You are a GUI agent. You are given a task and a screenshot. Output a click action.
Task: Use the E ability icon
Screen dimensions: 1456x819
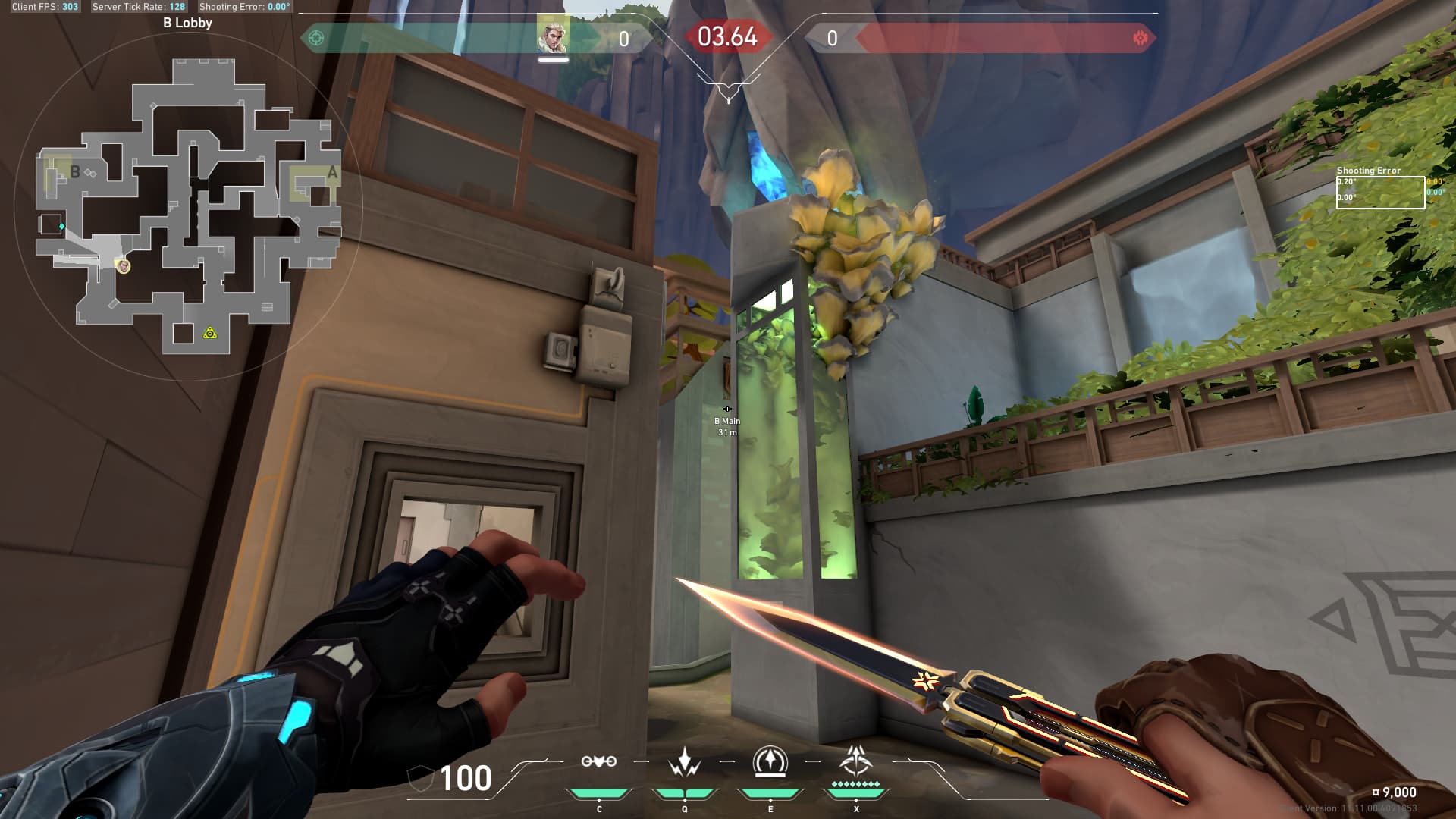770,762
